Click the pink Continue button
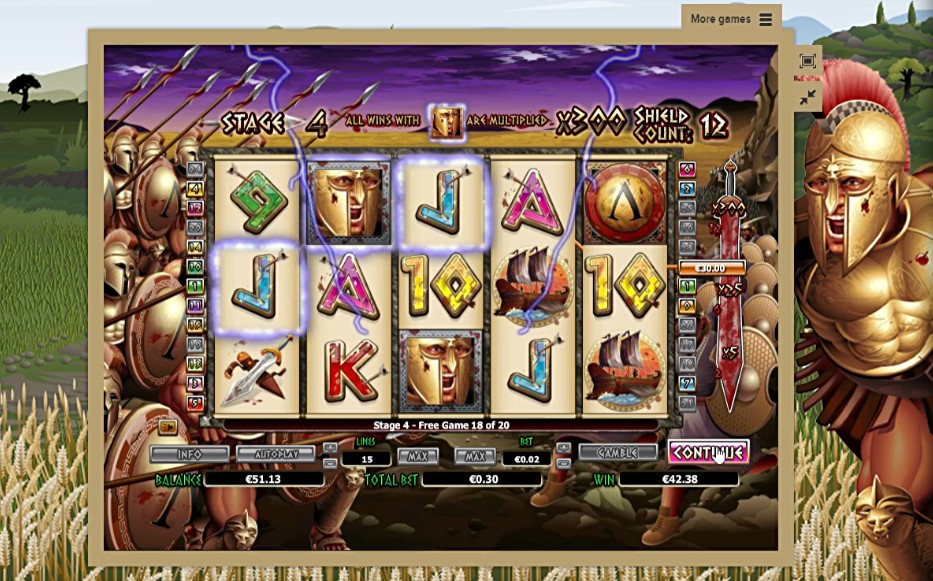The image size is (933, 581). point(708,452)
